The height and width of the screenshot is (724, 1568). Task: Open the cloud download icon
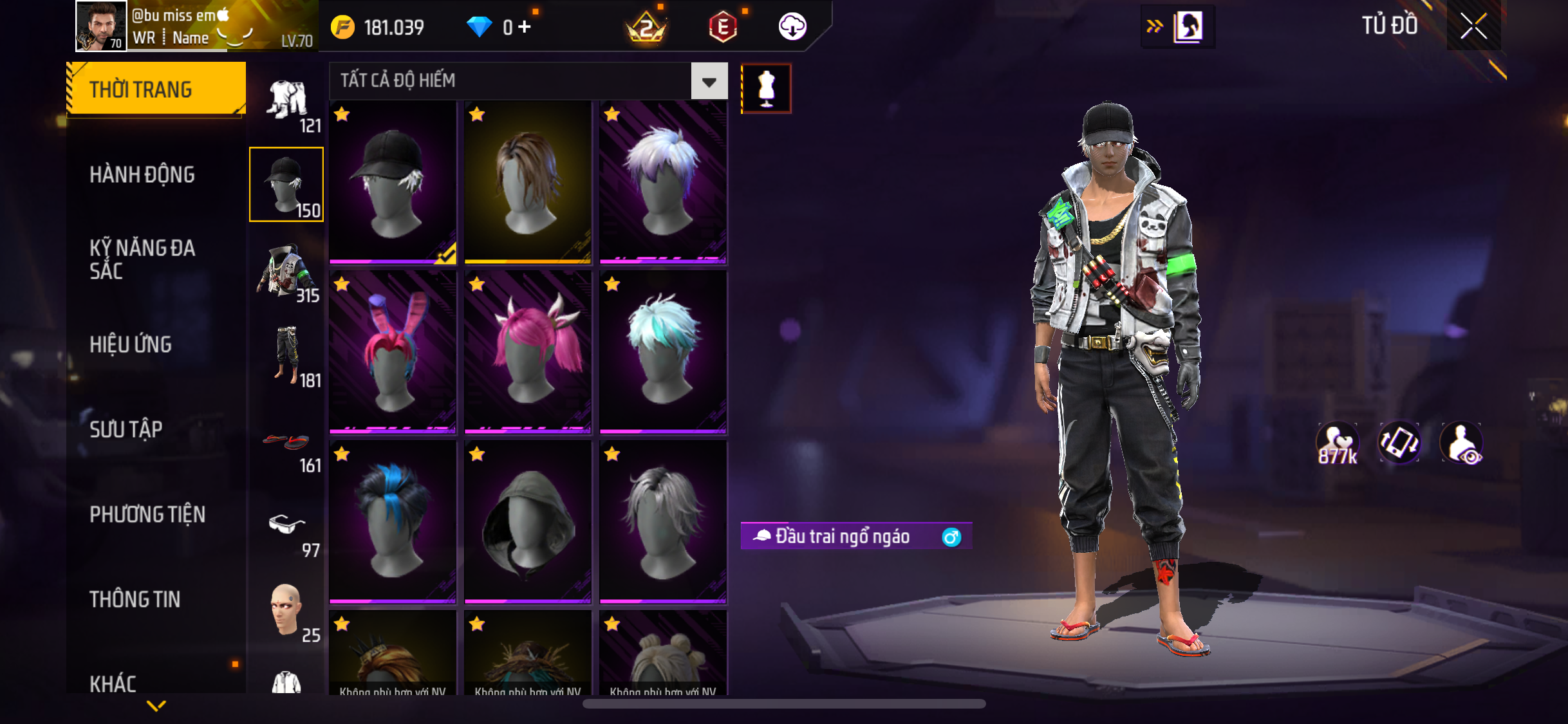(792, 27)
